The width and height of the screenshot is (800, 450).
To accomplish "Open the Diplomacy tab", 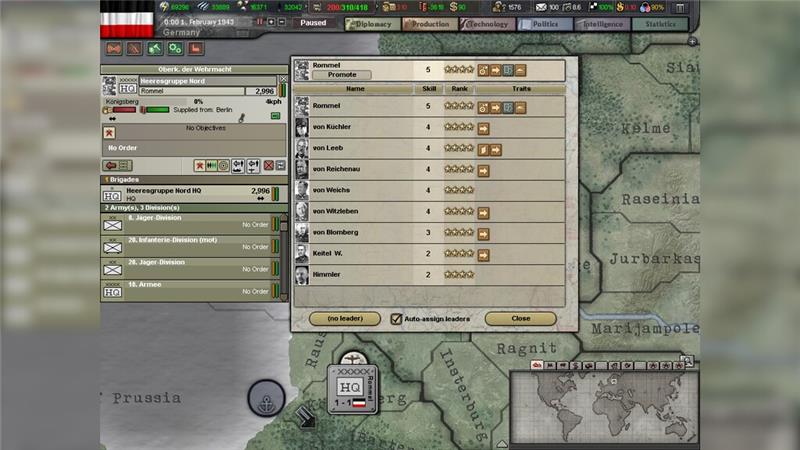I will click(371, 23).
